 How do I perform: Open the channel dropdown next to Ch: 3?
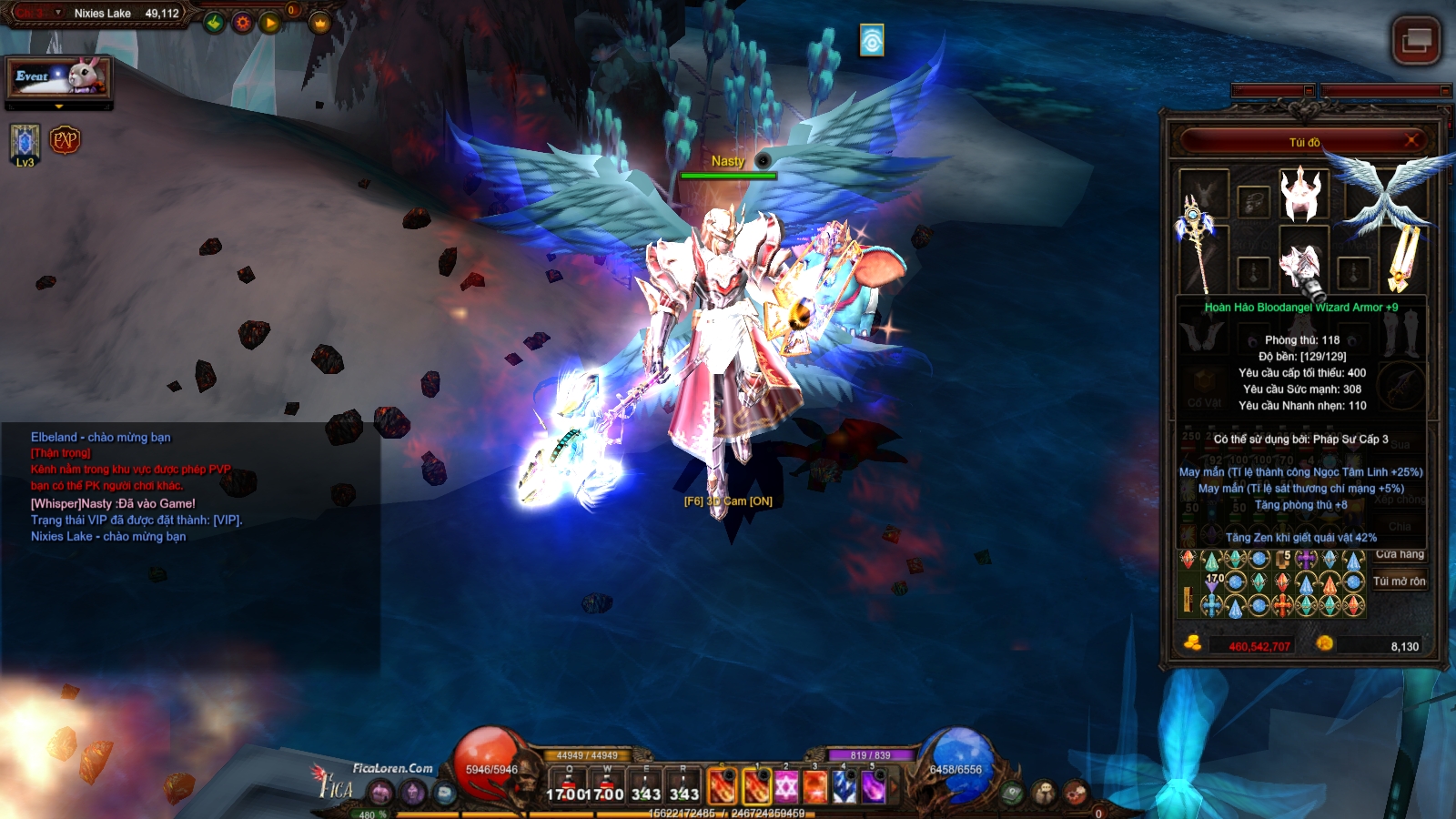tap(58, 13)
